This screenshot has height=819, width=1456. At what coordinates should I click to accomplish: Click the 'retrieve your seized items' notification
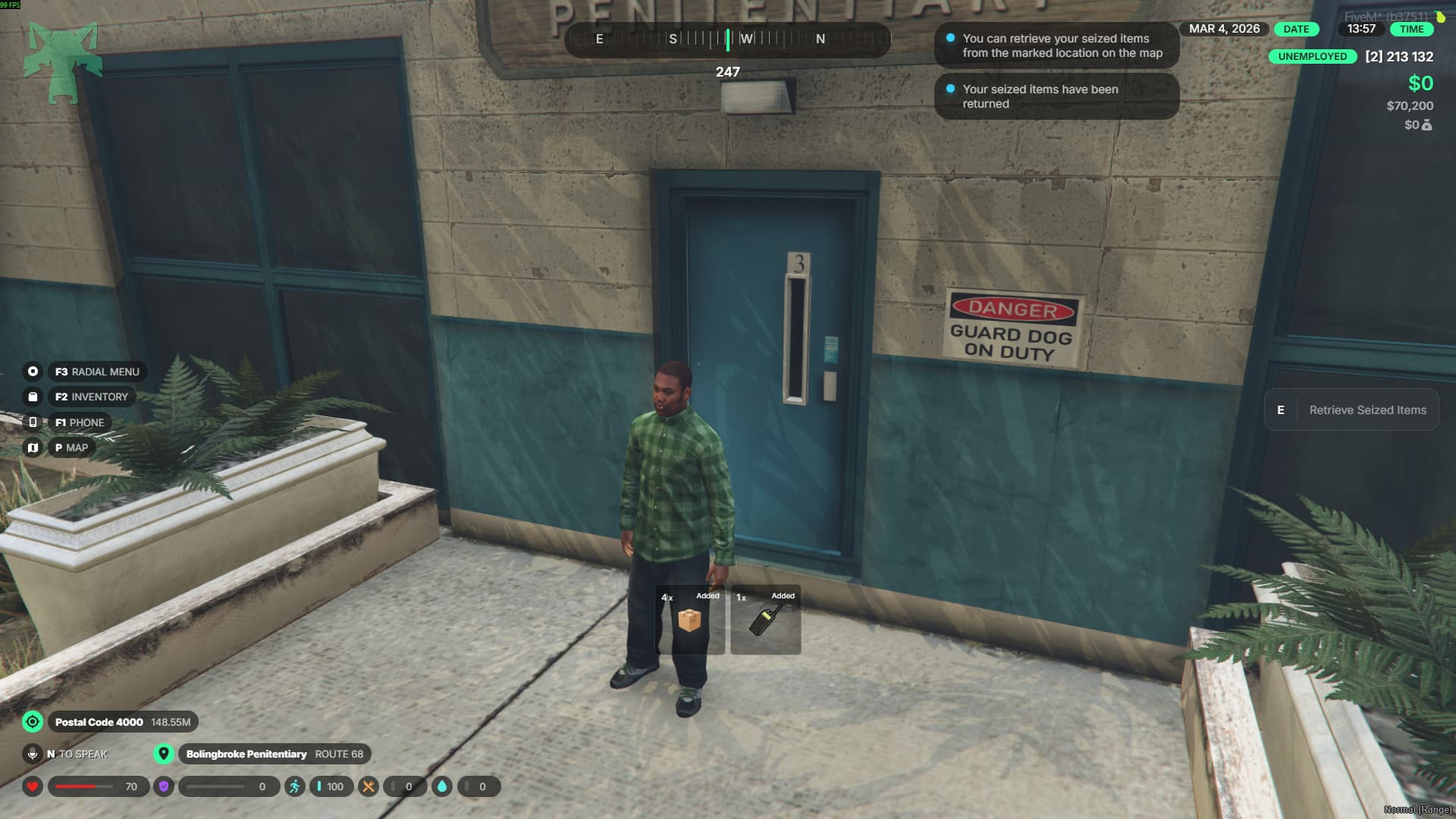[1056, 45]
